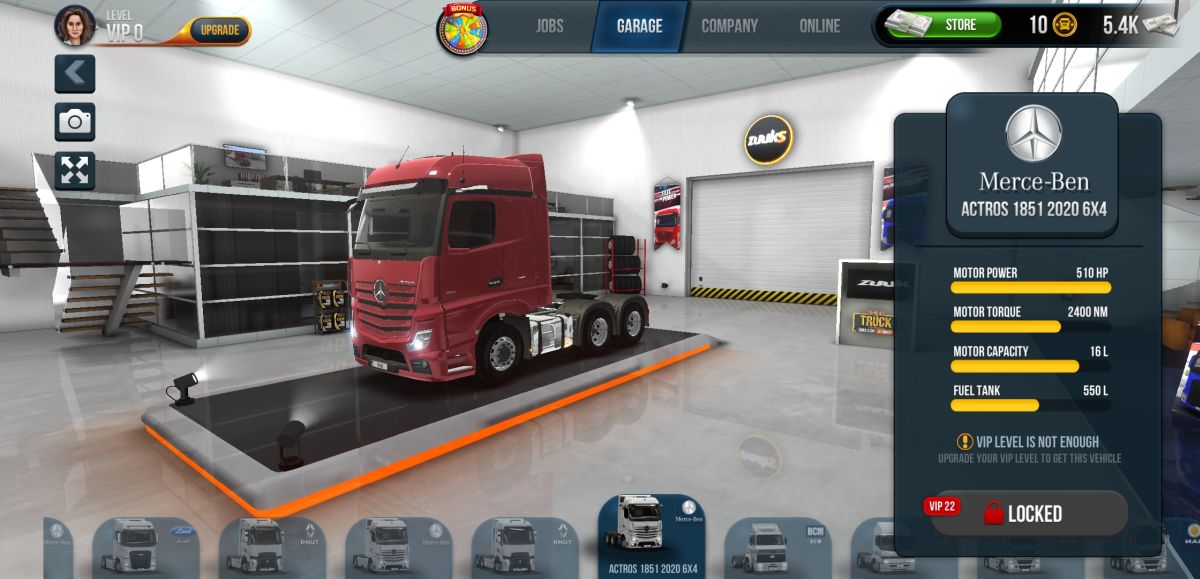The image size is (1200, 579).
Task: Open the Jobs tab
Action: (x=549, y=26)
